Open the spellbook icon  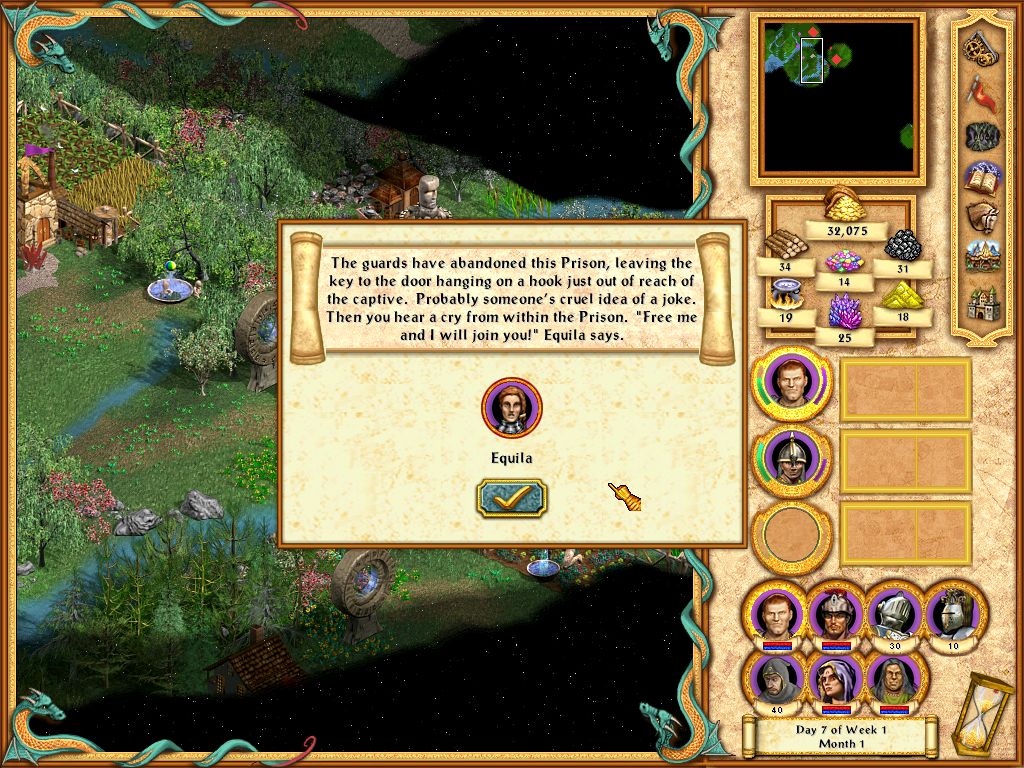pyautogui.click(x=979, y=178)
